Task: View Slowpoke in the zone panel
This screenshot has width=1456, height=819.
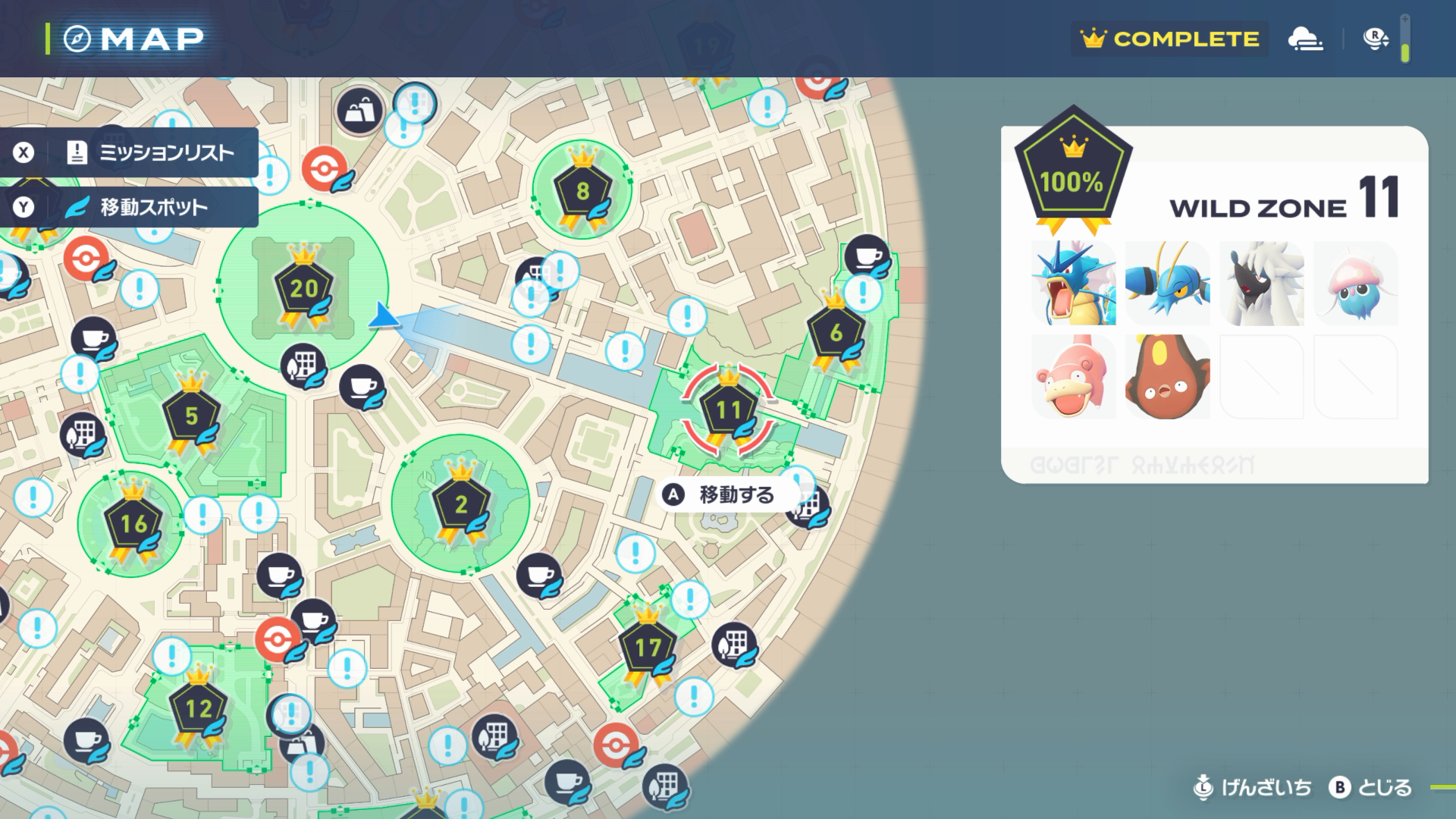Action: [1073, 377]
